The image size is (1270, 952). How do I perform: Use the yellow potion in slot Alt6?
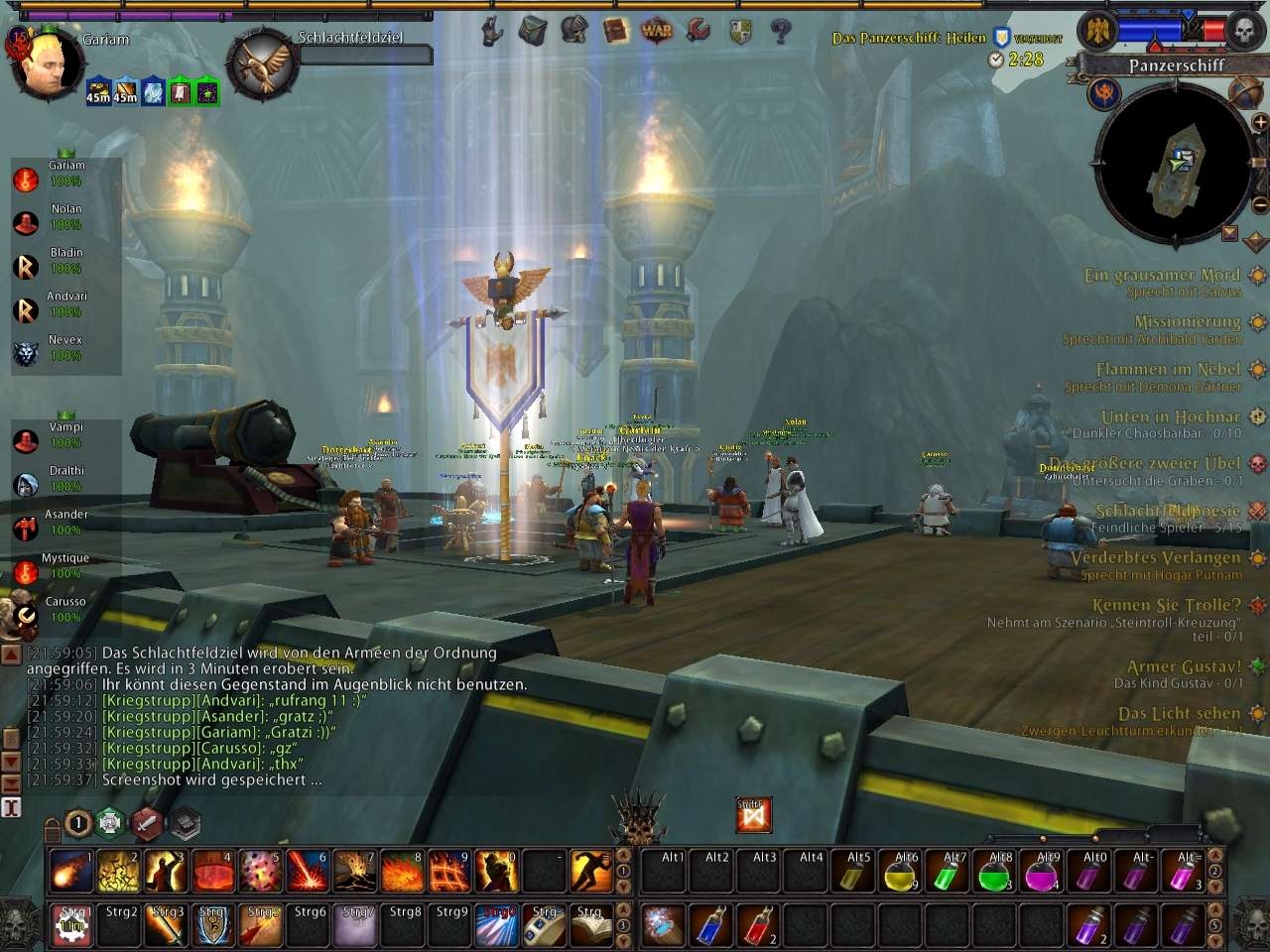899,873
